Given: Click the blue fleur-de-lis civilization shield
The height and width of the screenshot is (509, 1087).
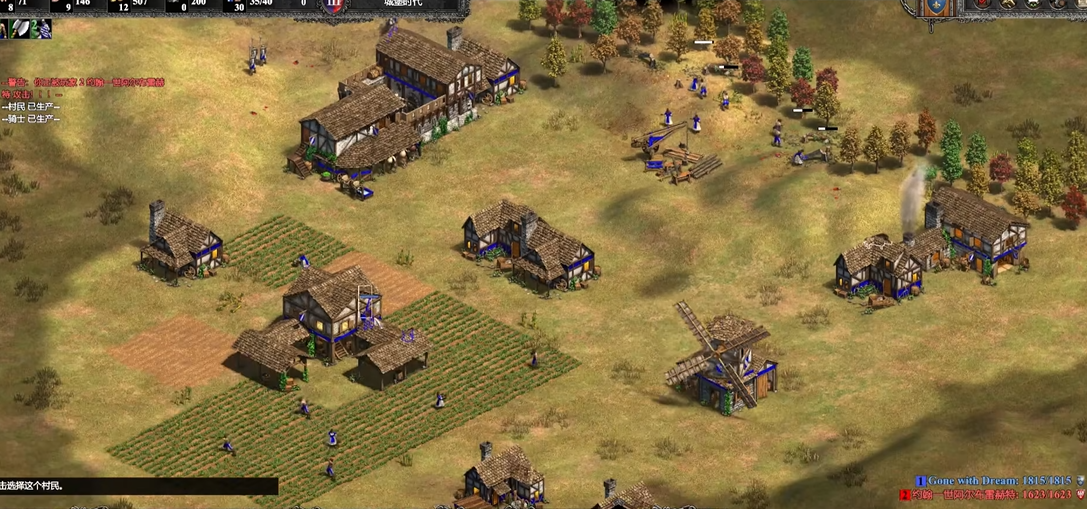Looking at the screenshot, I should click(x=935, y=7).
